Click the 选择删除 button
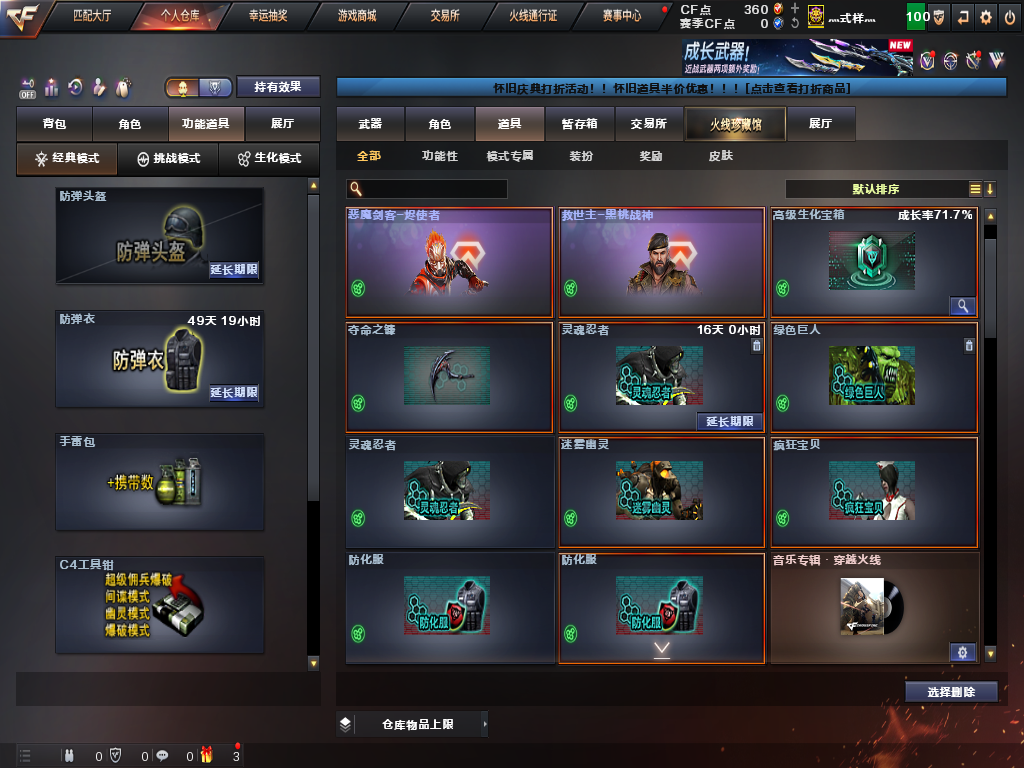This screenshot has width=1024, height=768. pos(951,692)
